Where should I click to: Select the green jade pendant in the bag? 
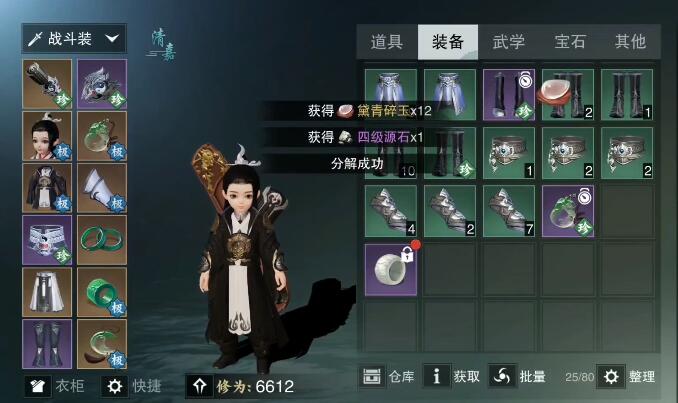pyautogui.click(x=568, y=210)
